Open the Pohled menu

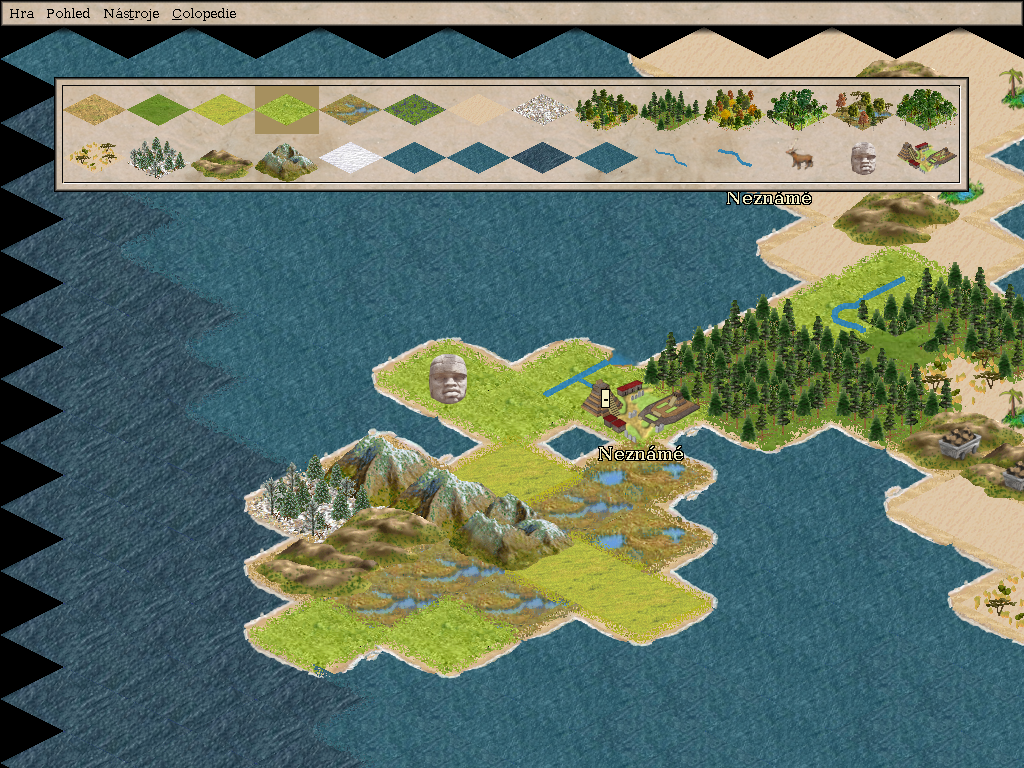click(x=68, y=14)
